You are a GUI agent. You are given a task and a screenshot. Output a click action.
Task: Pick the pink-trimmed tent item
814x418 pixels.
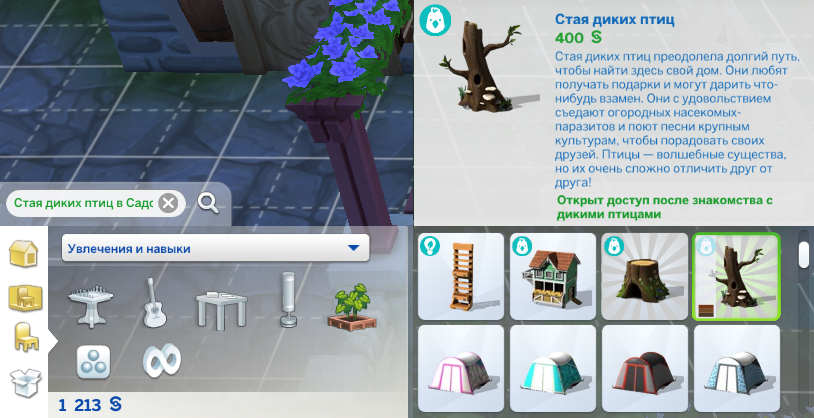460,370
